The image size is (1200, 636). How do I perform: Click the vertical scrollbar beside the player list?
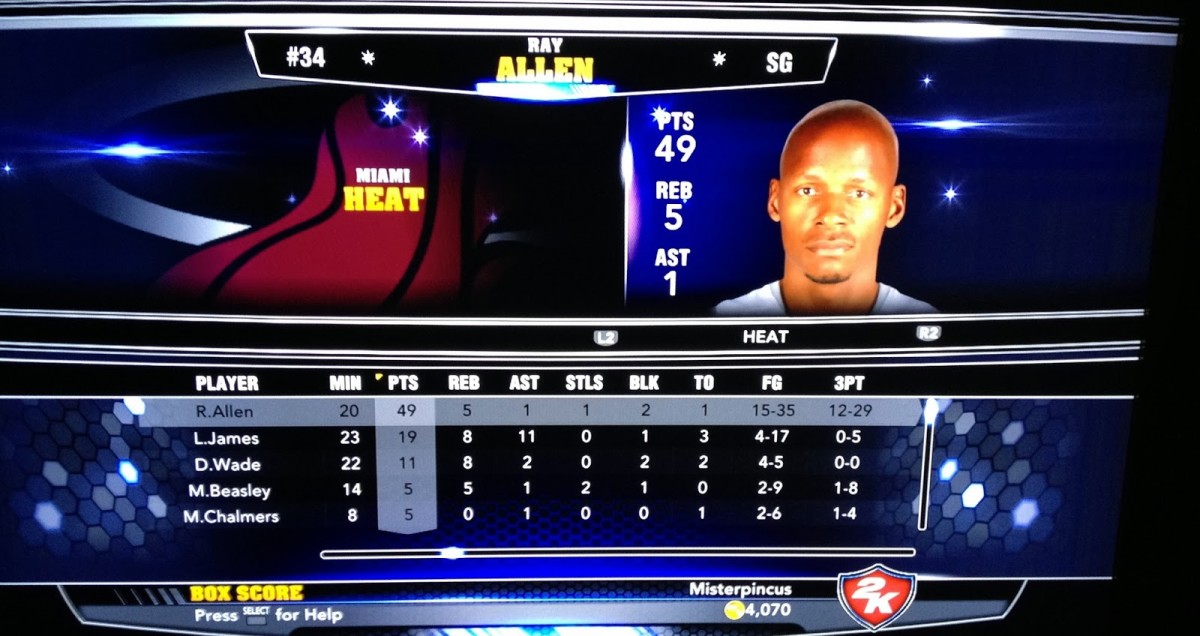[928, 465]
